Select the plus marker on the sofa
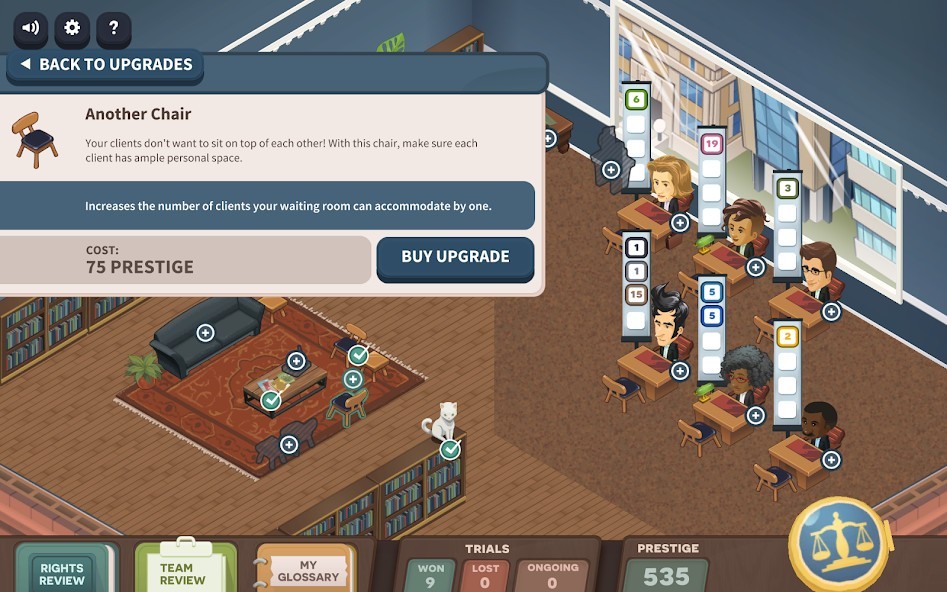The width and height of the screenshot is (947, 592). [x=205, y=333]
